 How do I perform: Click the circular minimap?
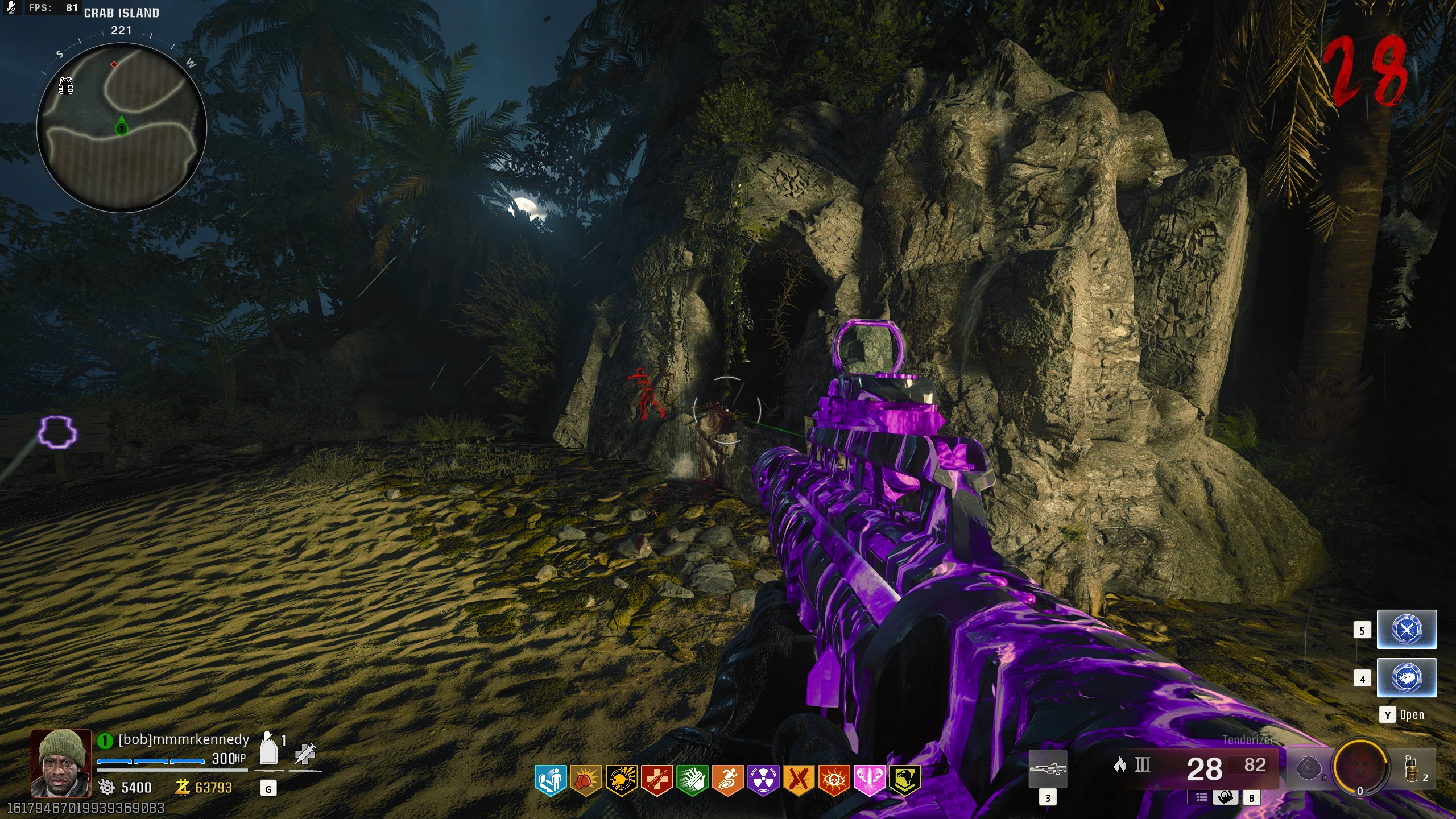pyautogui.click(x=121, y=127)
